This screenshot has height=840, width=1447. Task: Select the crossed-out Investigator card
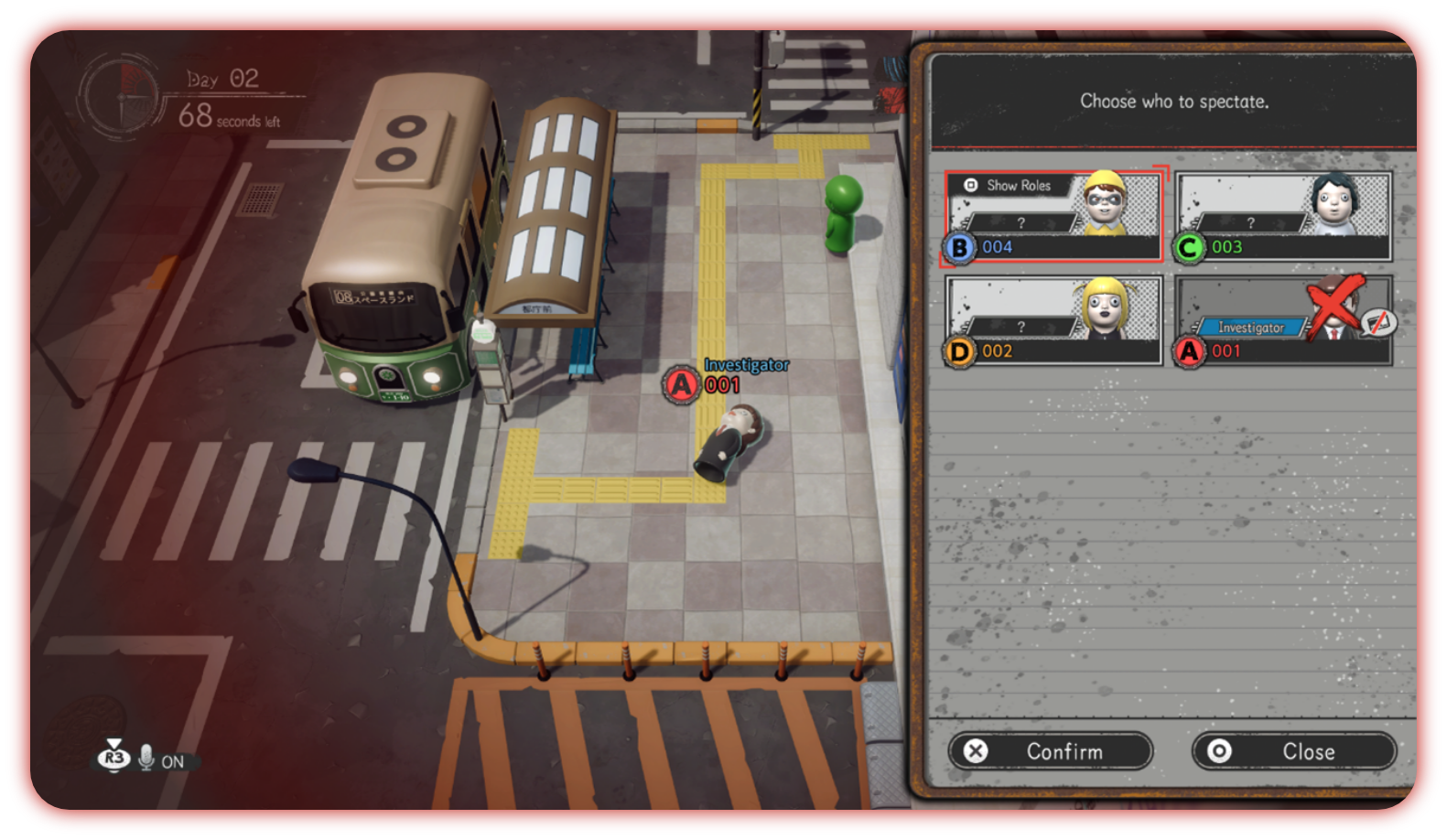point(1281,320)
